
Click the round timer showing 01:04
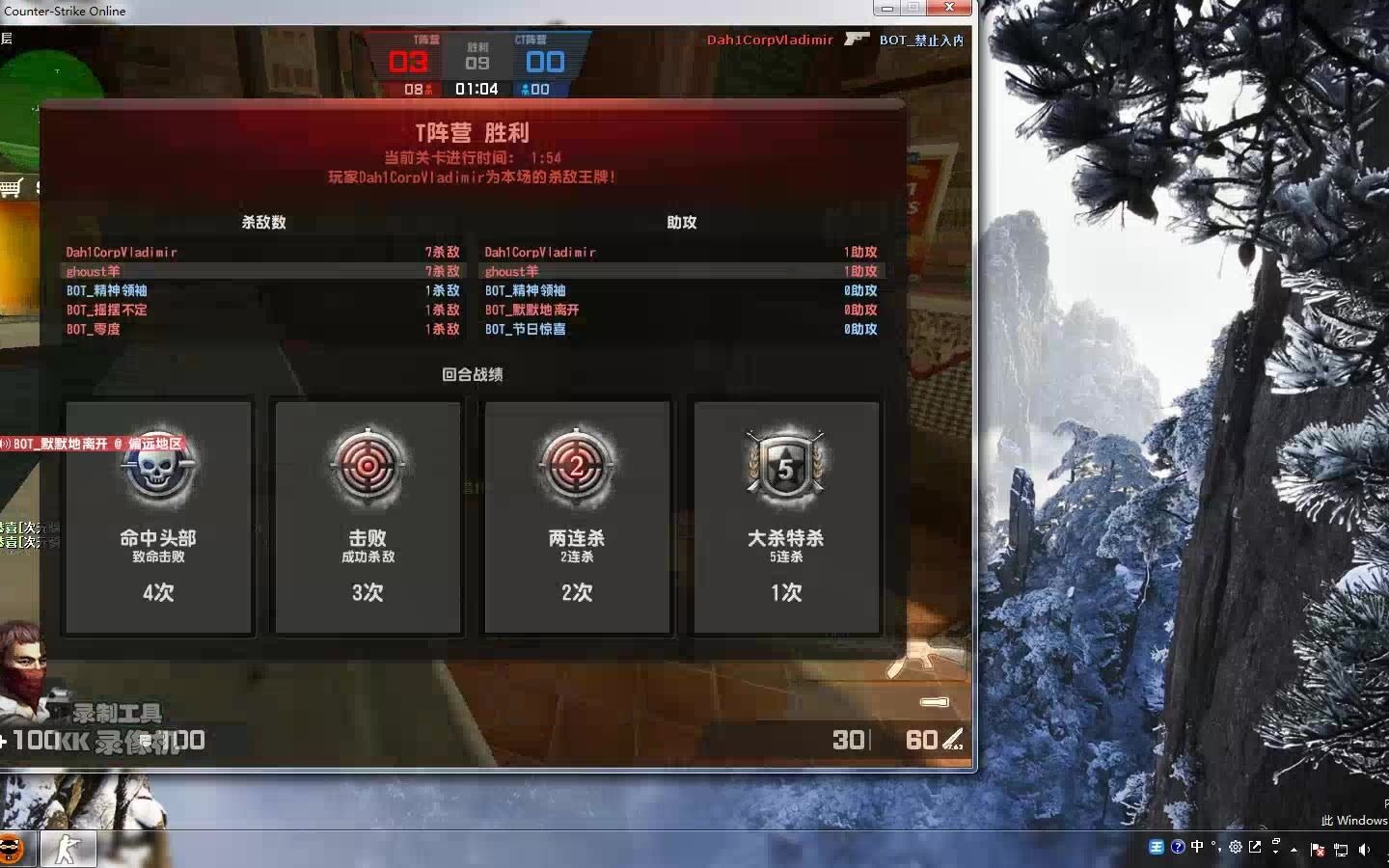point(478,89)
